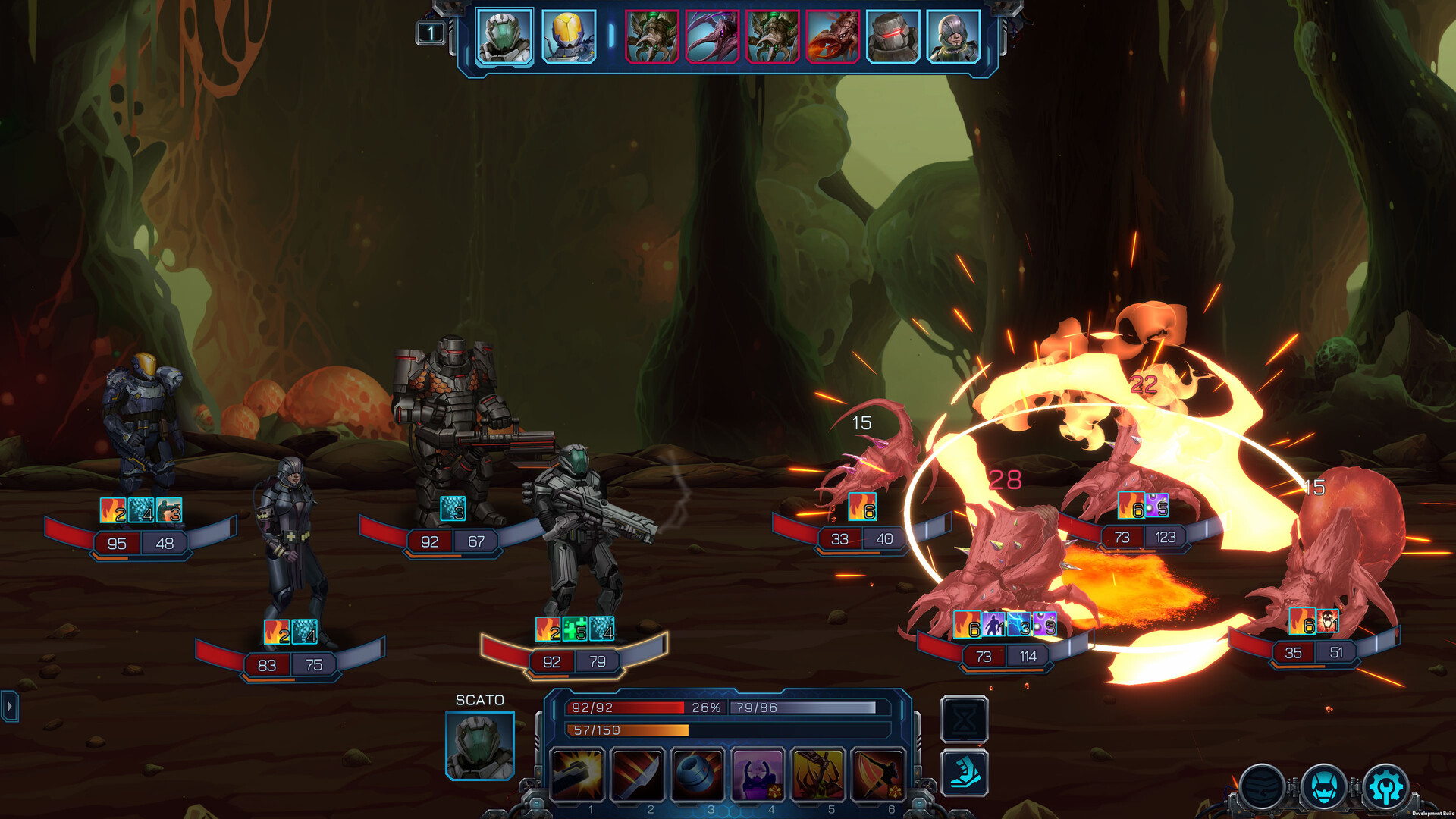Expand the side panel arrow on left edge
Screen dimensions: 1456x819
click(9, 707)
